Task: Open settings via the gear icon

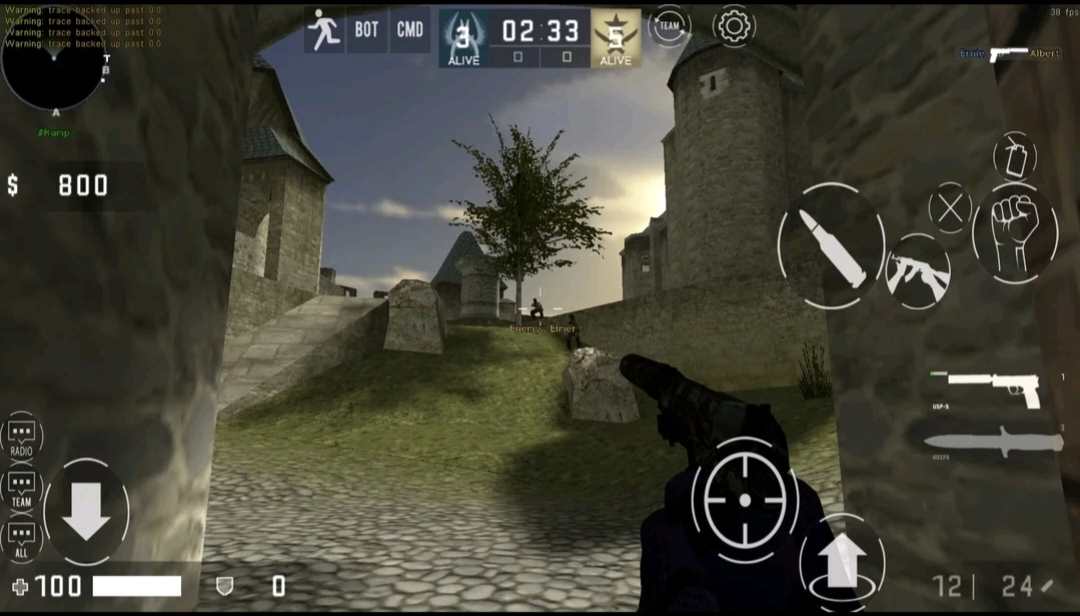Action: pyautogui.click(x=733, y=26)
